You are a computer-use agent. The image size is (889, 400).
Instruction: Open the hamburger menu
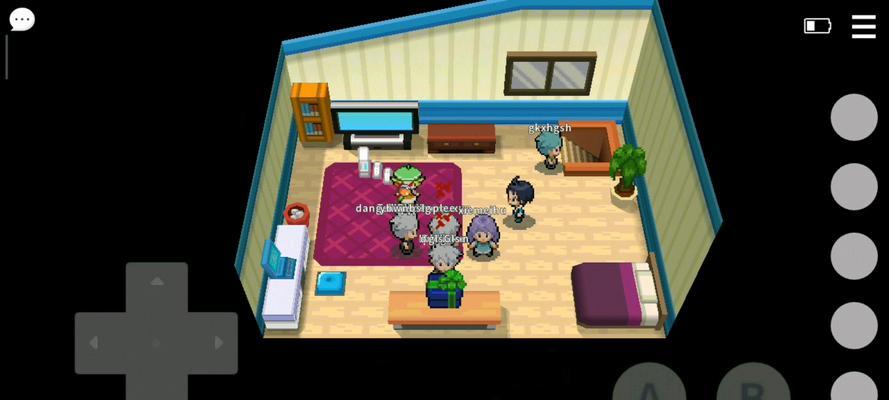pos(863,27)
